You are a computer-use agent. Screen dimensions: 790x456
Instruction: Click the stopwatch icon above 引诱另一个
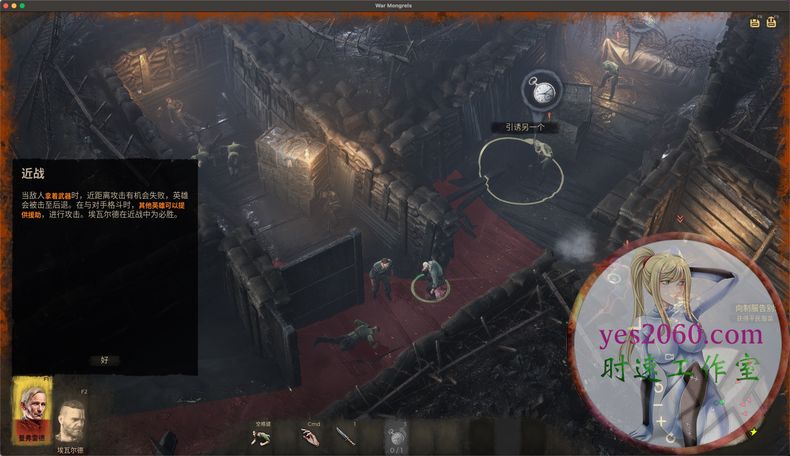pyautogui.click(x=543, y=92)
